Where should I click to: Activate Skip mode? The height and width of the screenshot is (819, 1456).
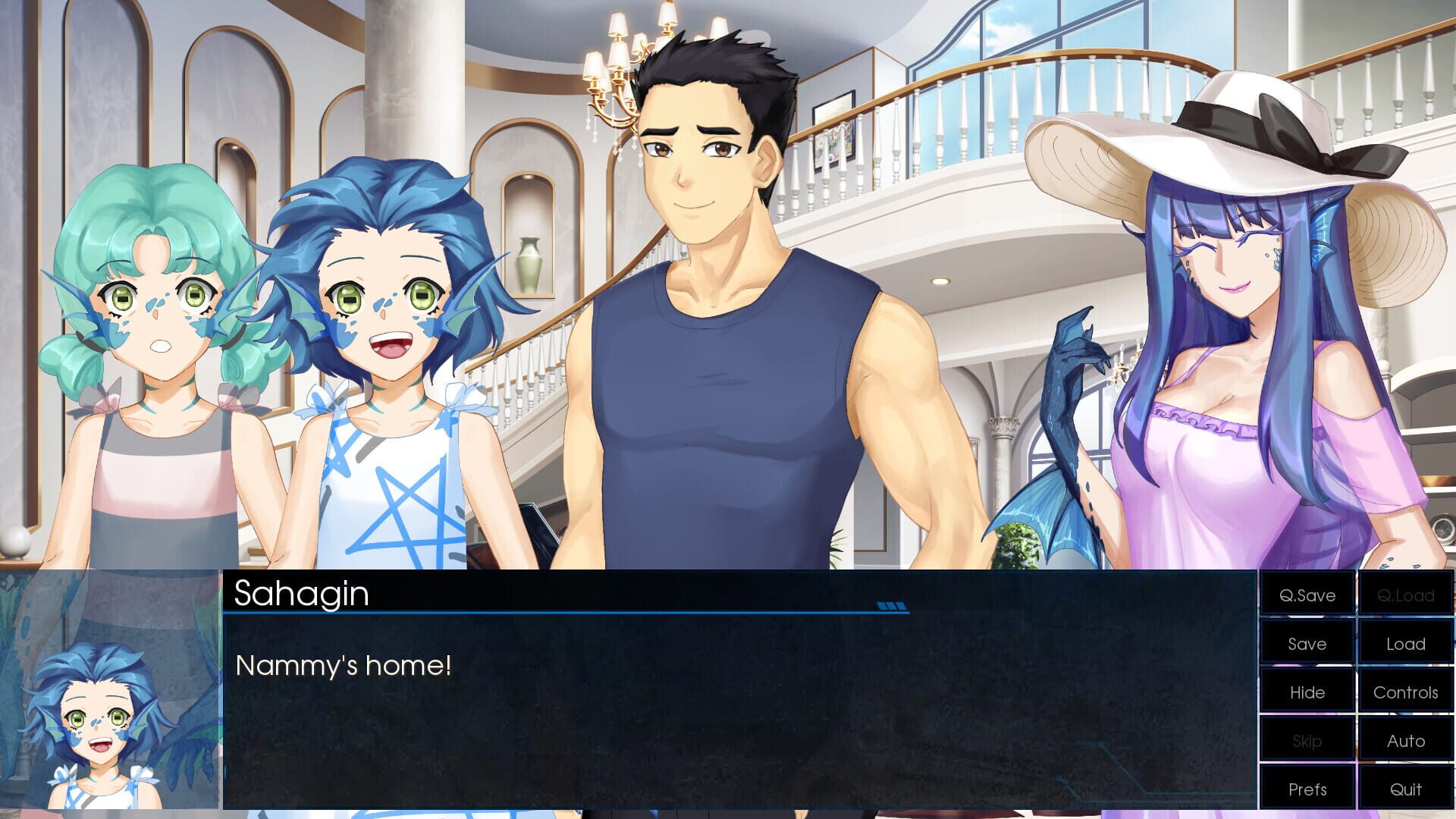coord(1308,741)
